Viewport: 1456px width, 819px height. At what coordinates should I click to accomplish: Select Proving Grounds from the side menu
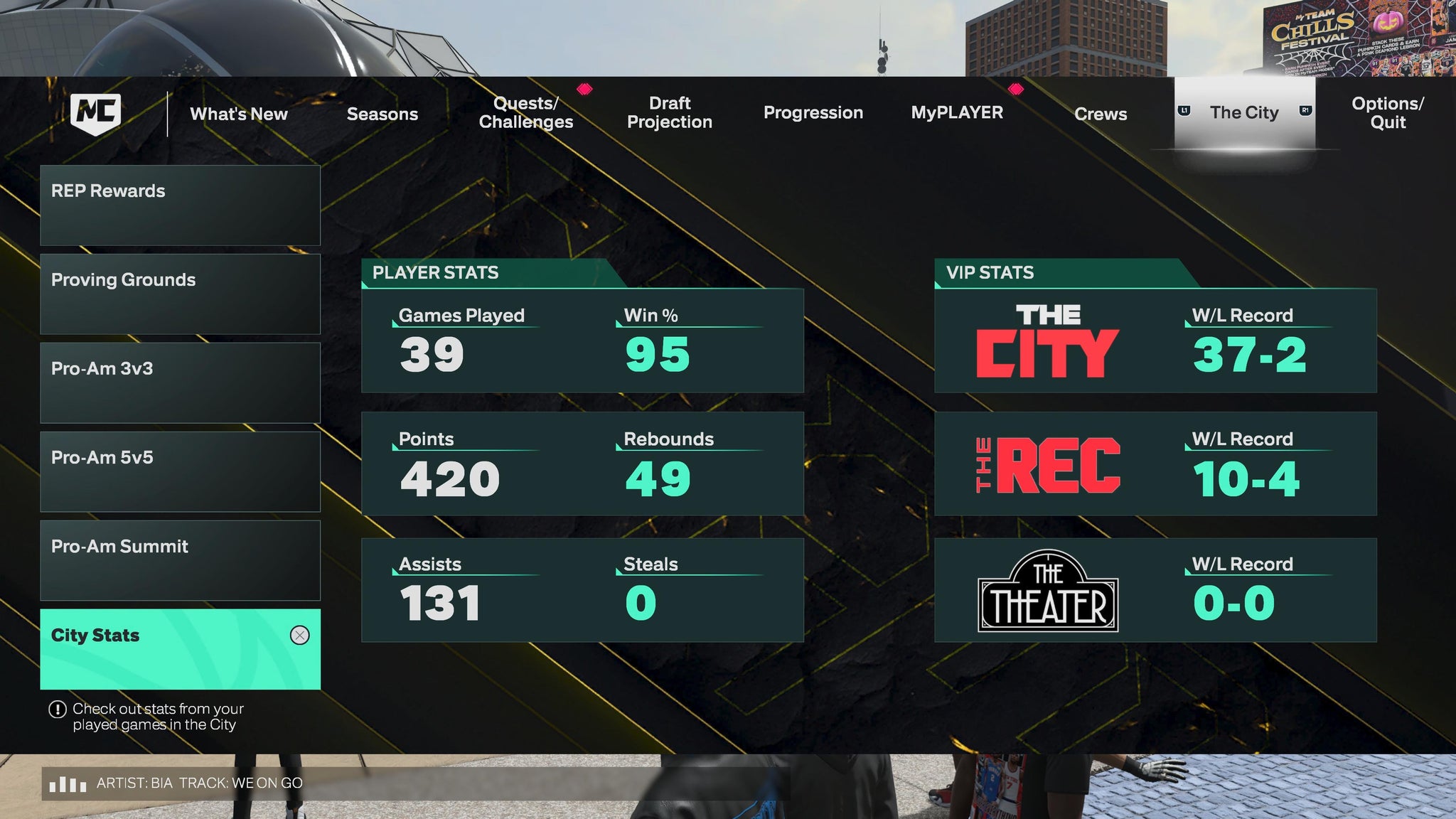pyautogui.click(x=180, y=294)
